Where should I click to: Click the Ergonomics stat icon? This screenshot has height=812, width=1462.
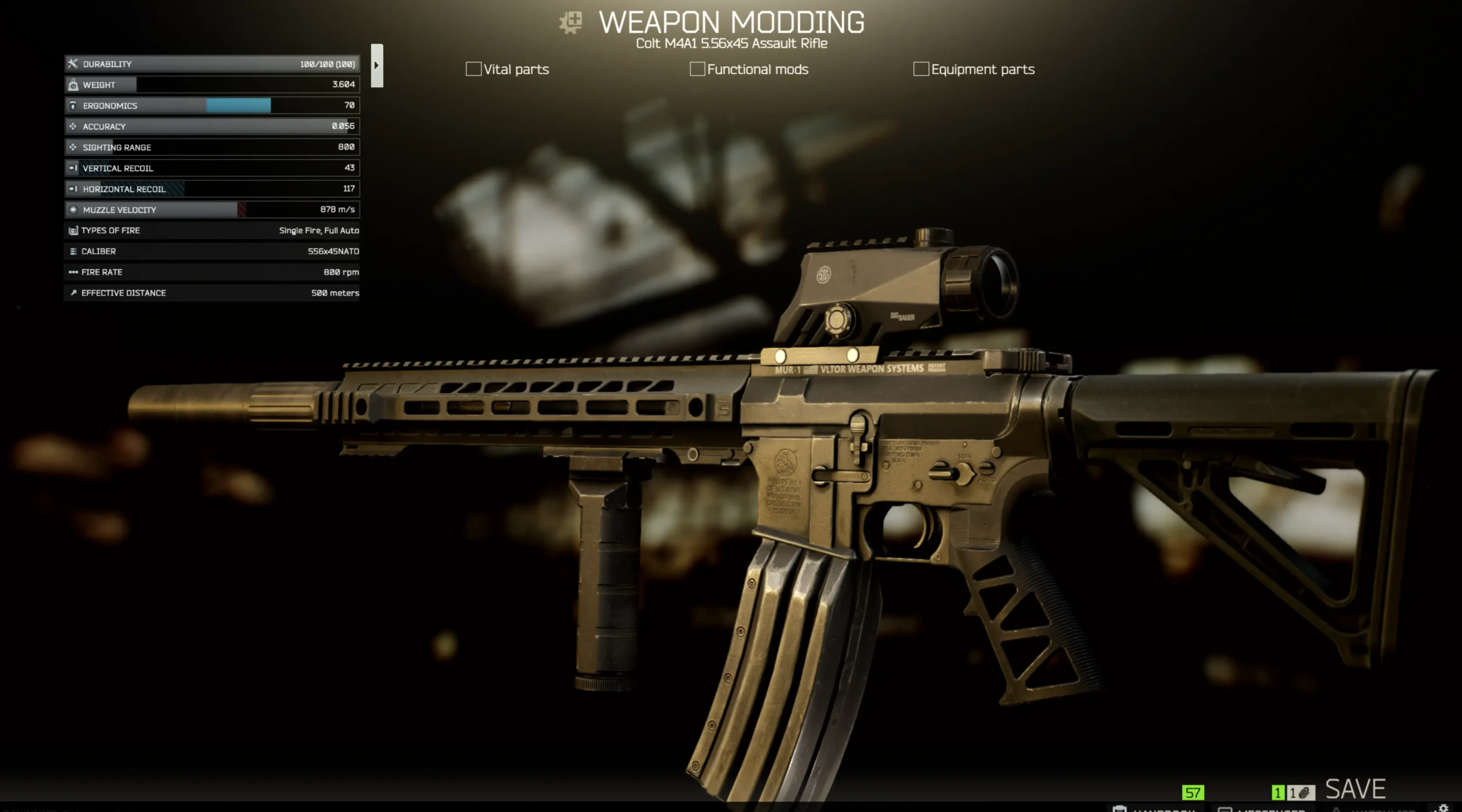coord(73,106)
